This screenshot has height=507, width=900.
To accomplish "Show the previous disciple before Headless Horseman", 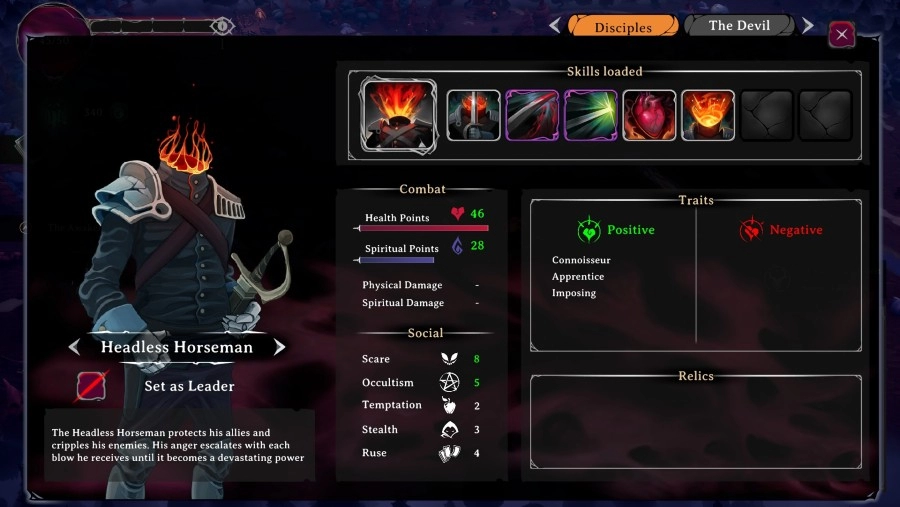I will (x=74, y=347).
